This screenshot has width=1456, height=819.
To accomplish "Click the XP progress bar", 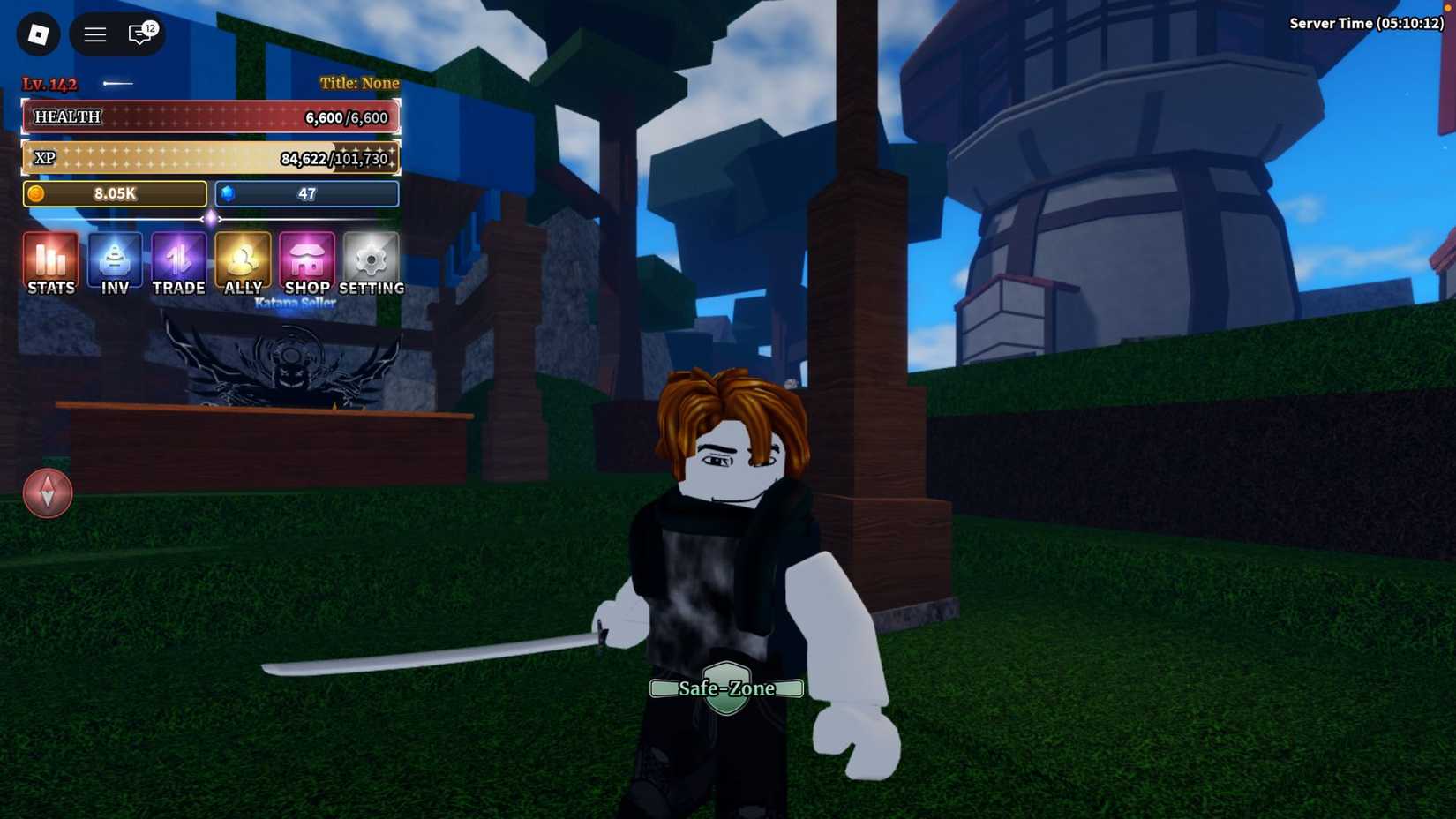I will click(209, 158).
